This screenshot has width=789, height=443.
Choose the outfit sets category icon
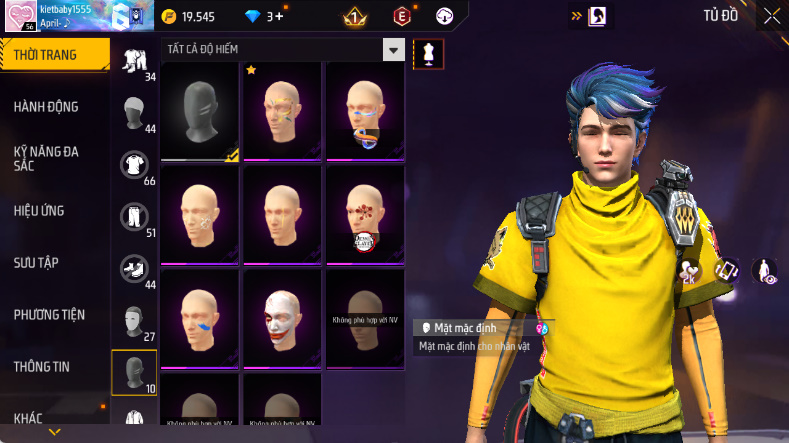point(134,61)
